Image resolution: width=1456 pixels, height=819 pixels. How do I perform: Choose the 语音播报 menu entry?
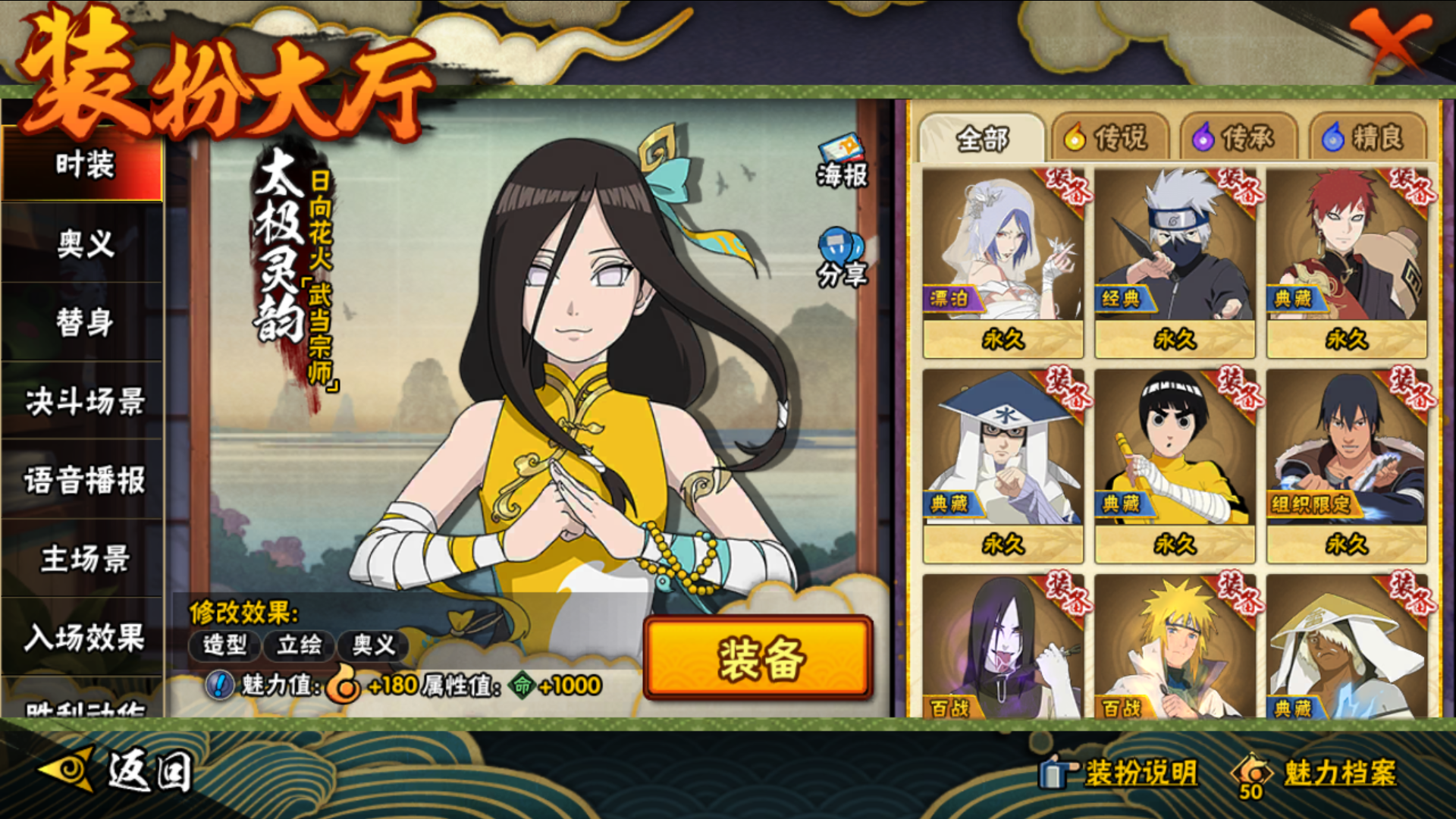(84, 480)
